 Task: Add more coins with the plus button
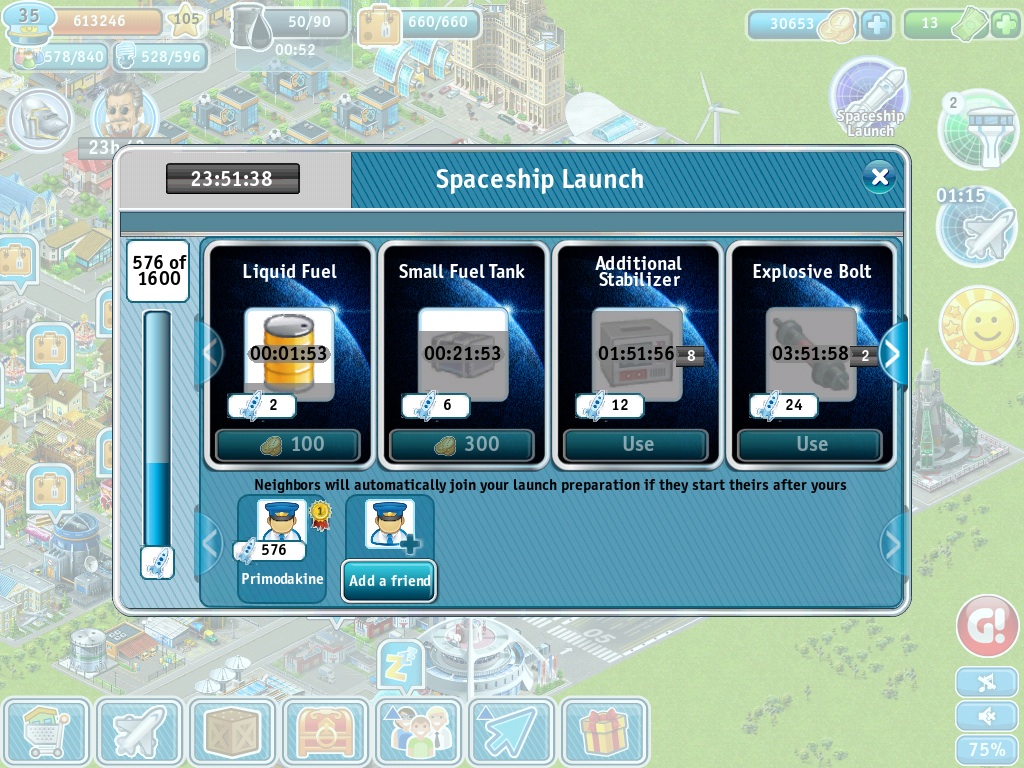point(876,25)
